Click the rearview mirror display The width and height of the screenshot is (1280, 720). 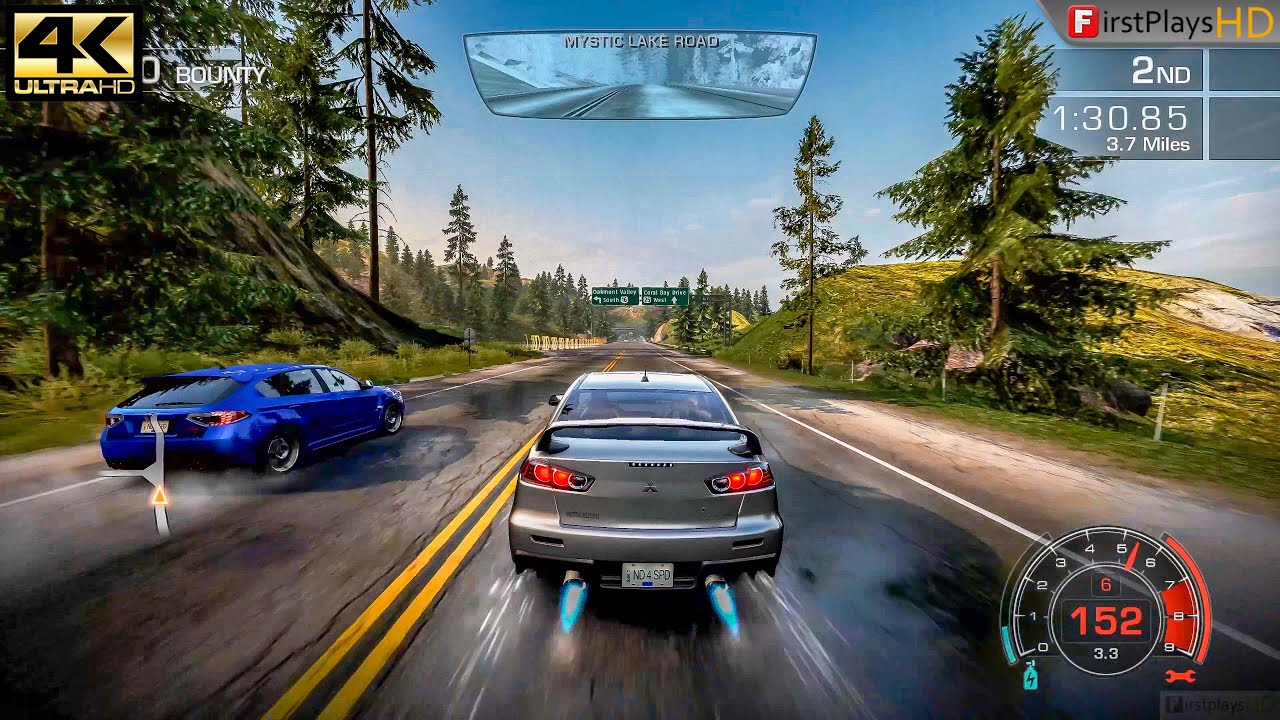tap(639, 75)
